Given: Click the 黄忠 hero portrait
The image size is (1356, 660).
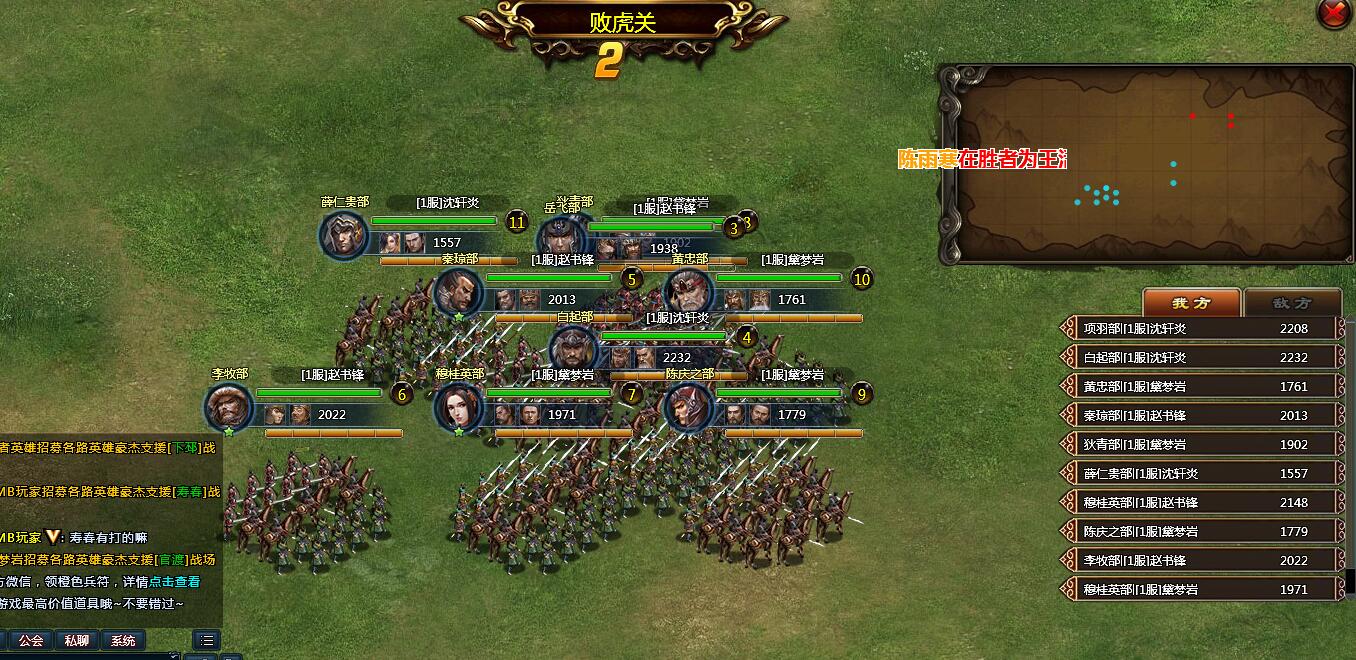Looking at the screenshot, I should [689, 293].
